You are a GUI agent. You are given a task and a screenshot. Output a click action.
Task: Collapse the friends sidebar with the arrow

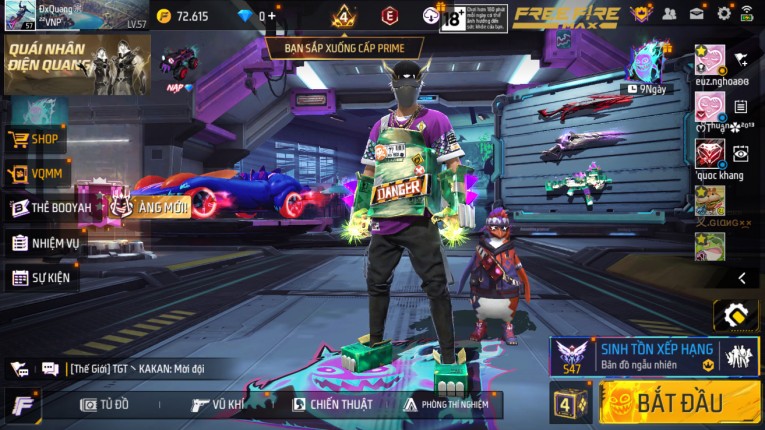742,278
